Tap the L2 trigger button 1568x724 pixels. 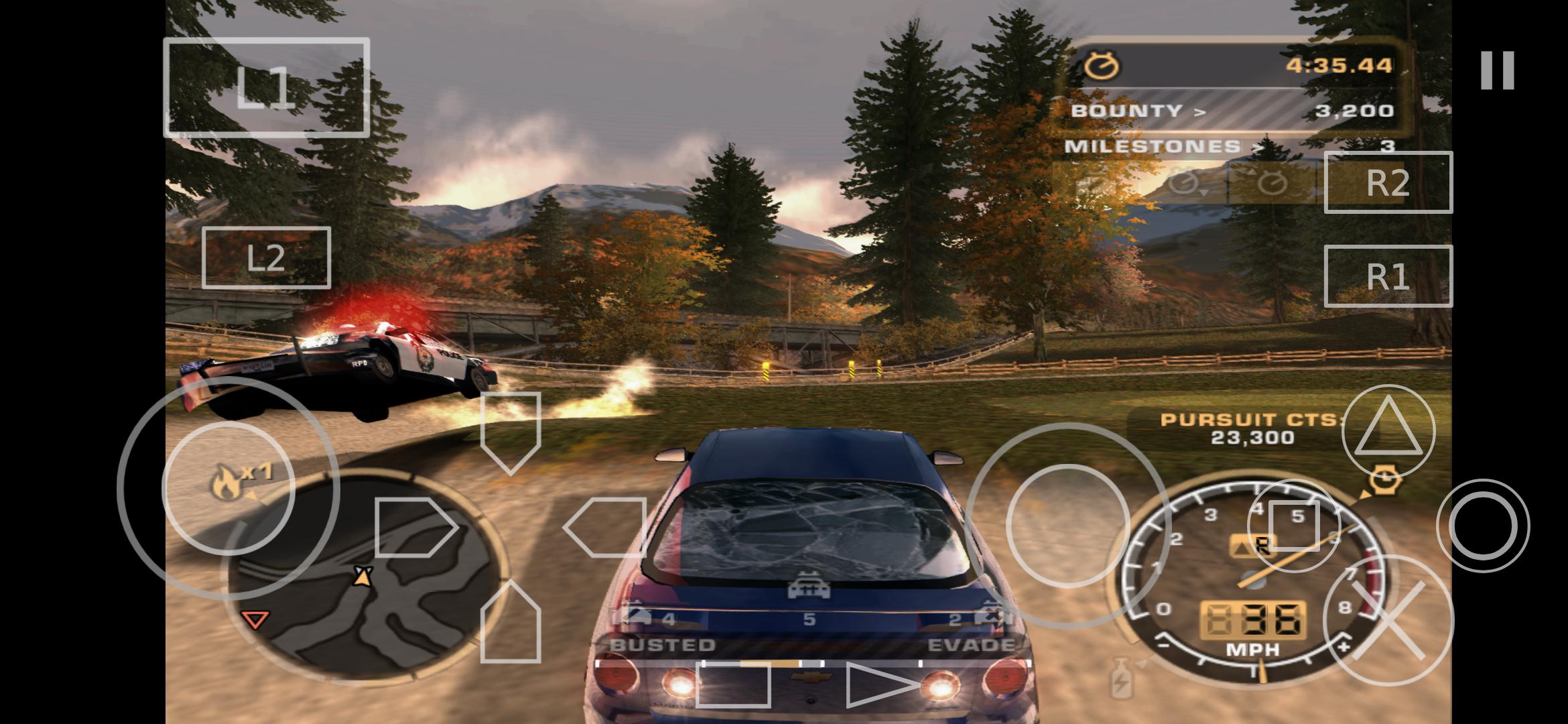click(x=266, y=258)
